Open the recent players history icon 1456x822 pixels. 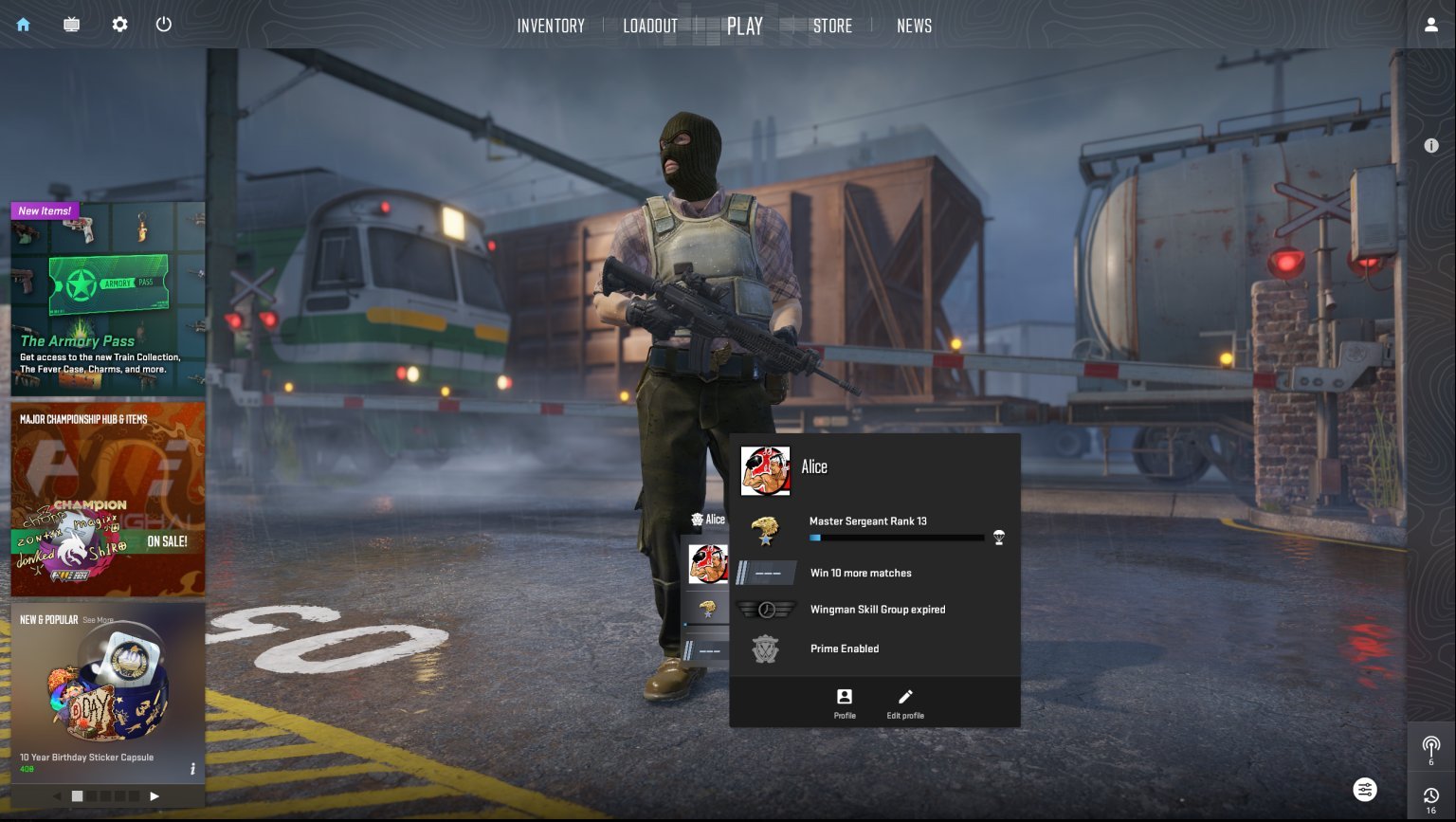(1431, 797)
